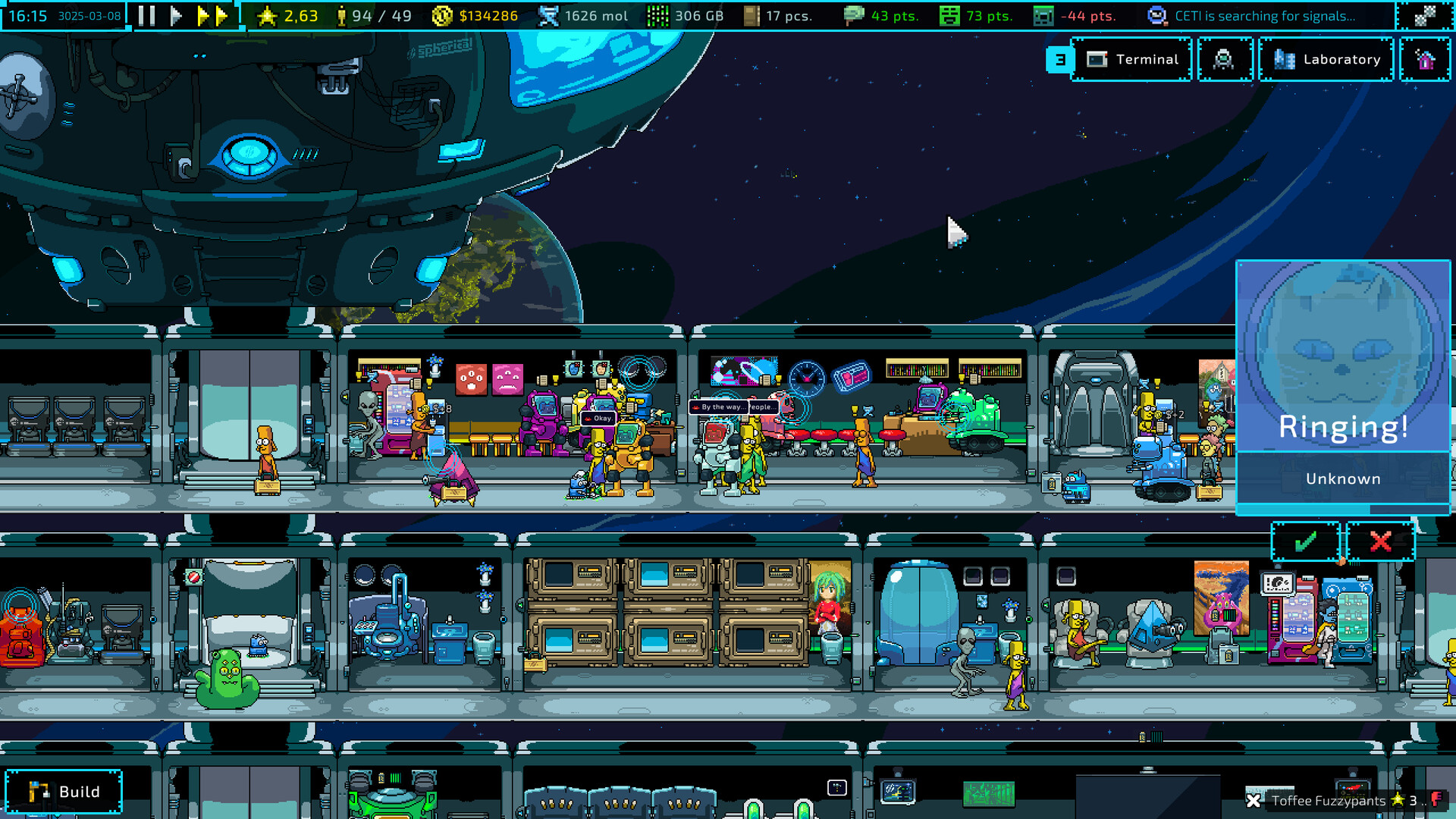Open the Build menu
The image size is (1456, 819).
pyautogui.click(x=63, y=791)
